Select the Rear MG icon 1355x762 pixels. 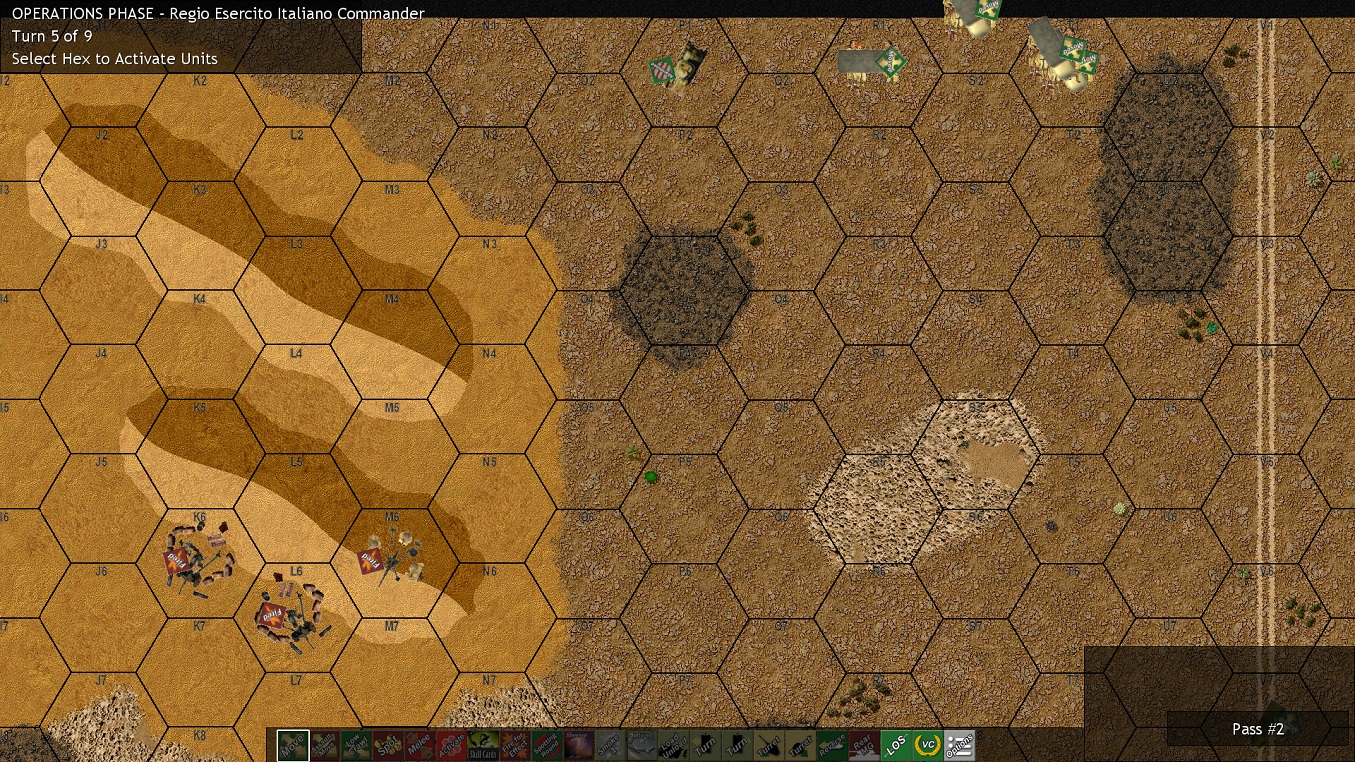[866, 745]
